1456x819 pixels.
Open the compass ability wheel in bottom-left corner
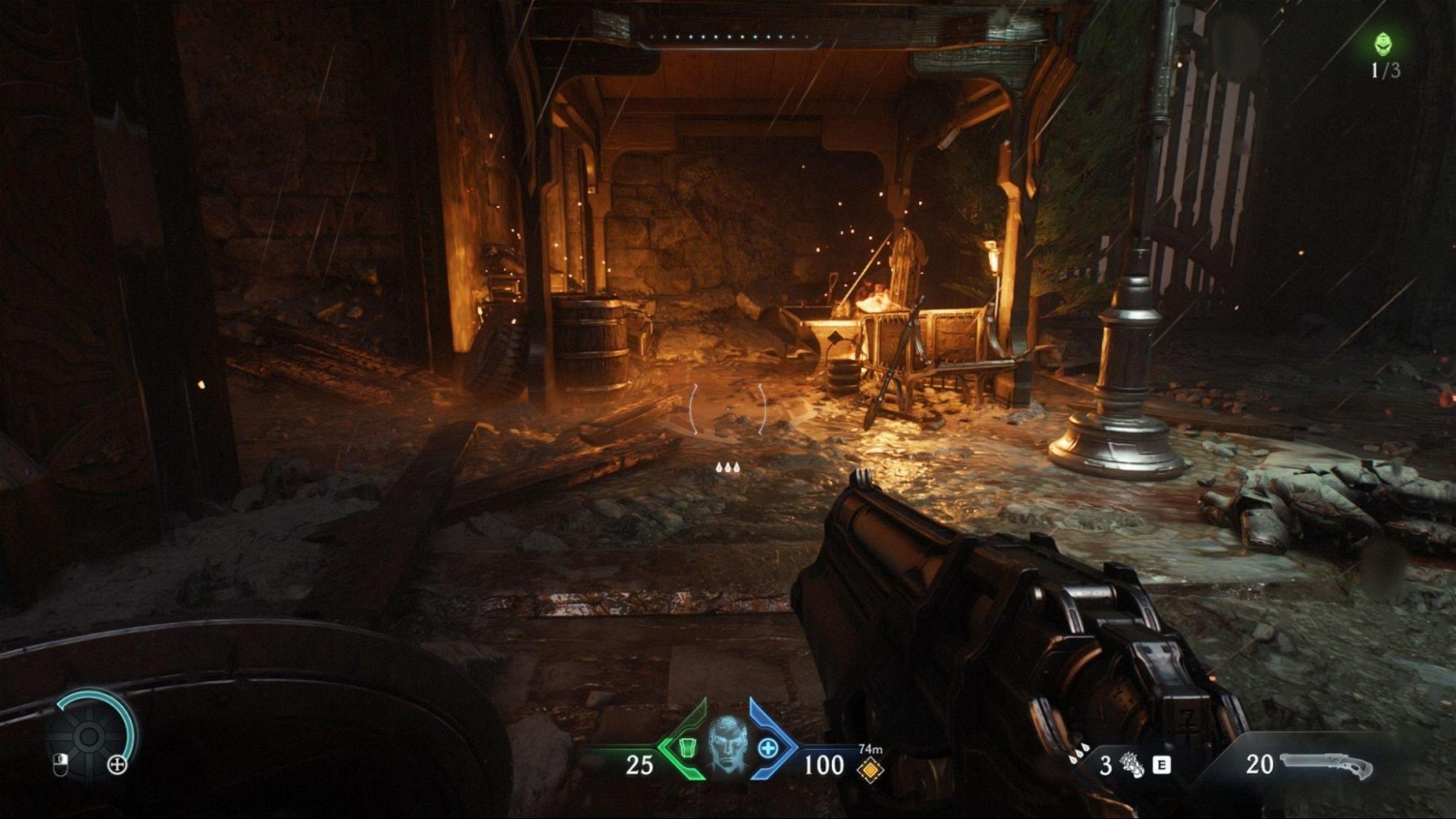(88, 737)
